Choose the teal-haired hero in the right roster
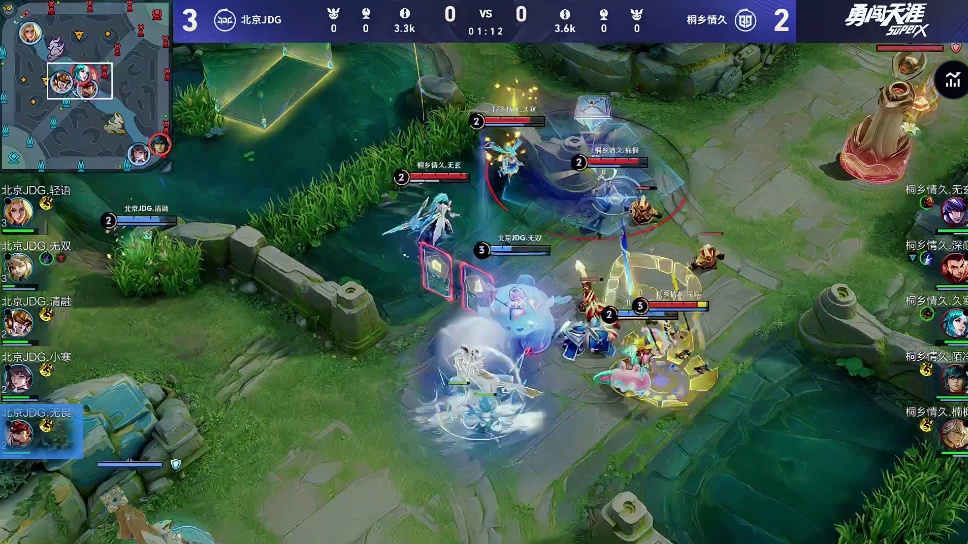 coord(951,322)
